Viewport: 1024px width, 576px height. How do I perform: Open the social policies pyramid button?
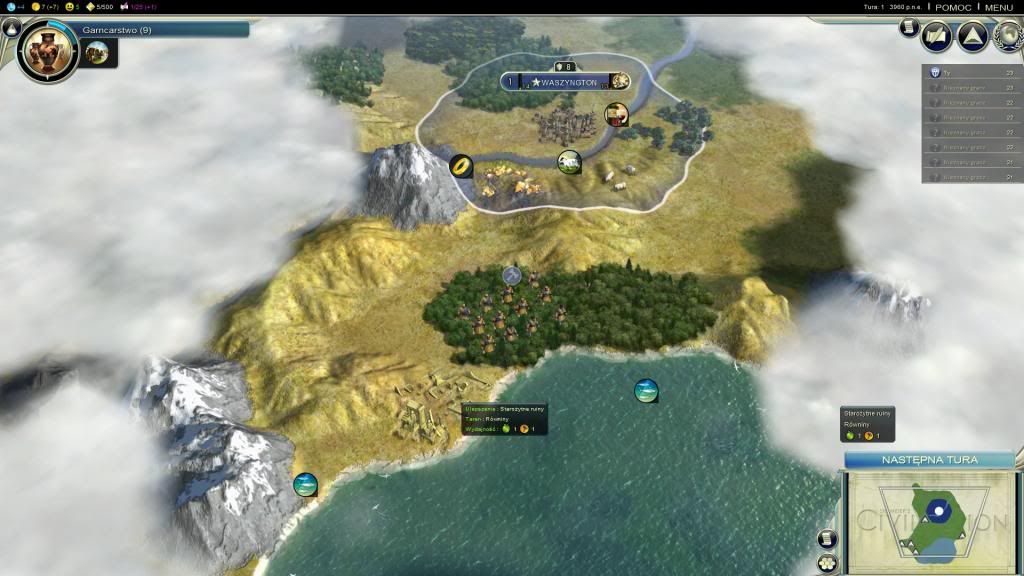972,36
